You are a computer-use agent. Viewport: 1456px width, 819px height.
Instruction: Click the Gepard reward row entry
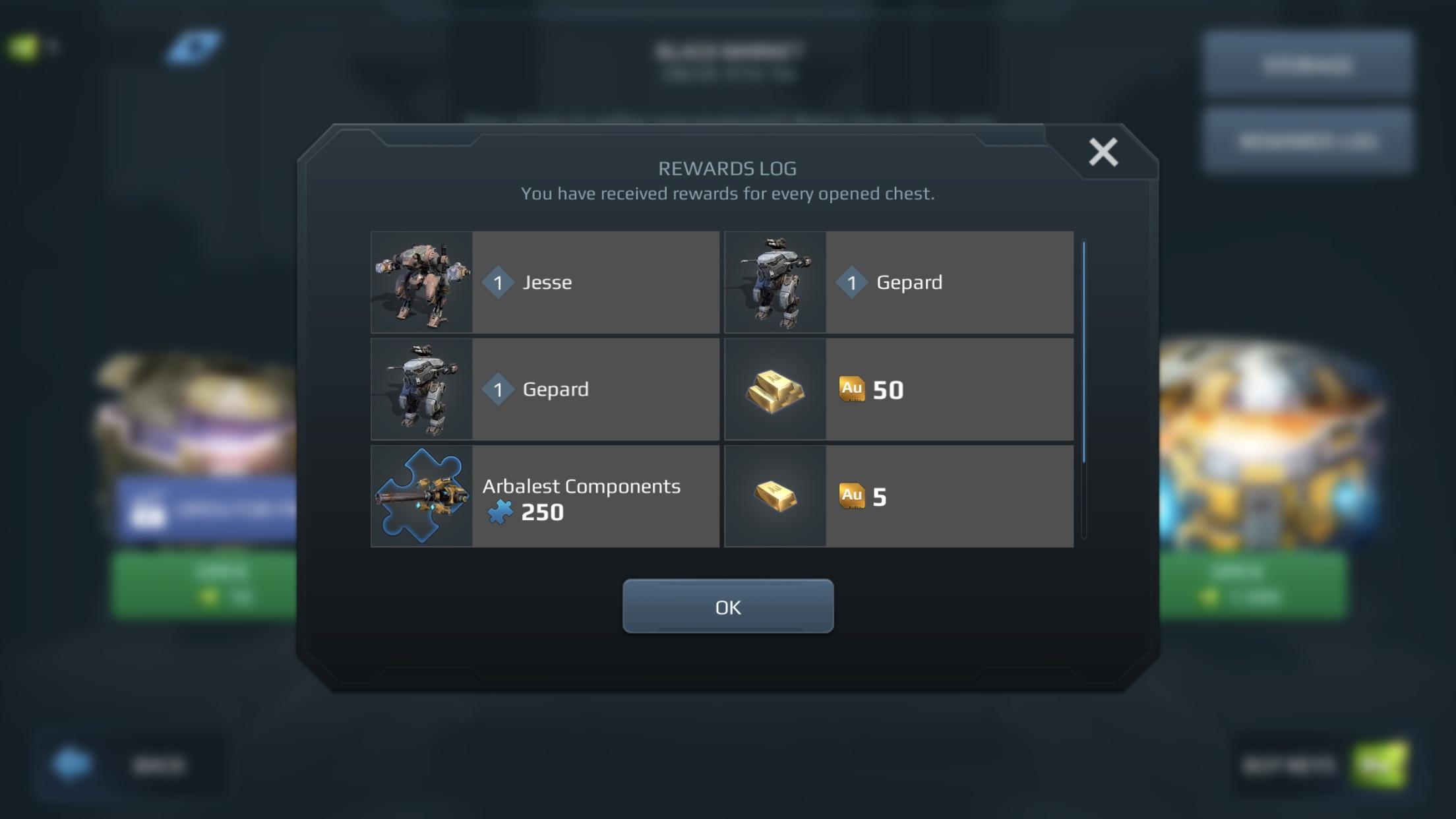897,282
